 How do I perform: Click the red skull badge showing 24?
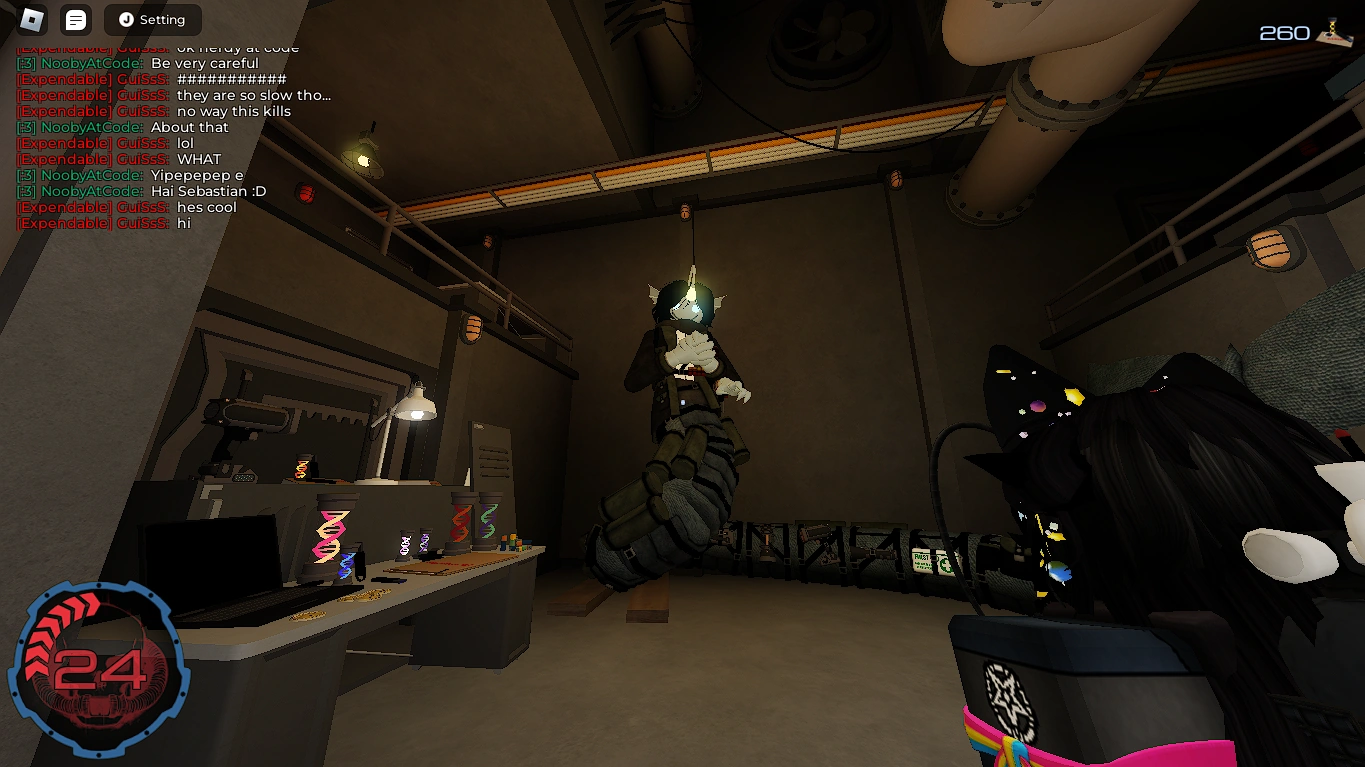100,665
